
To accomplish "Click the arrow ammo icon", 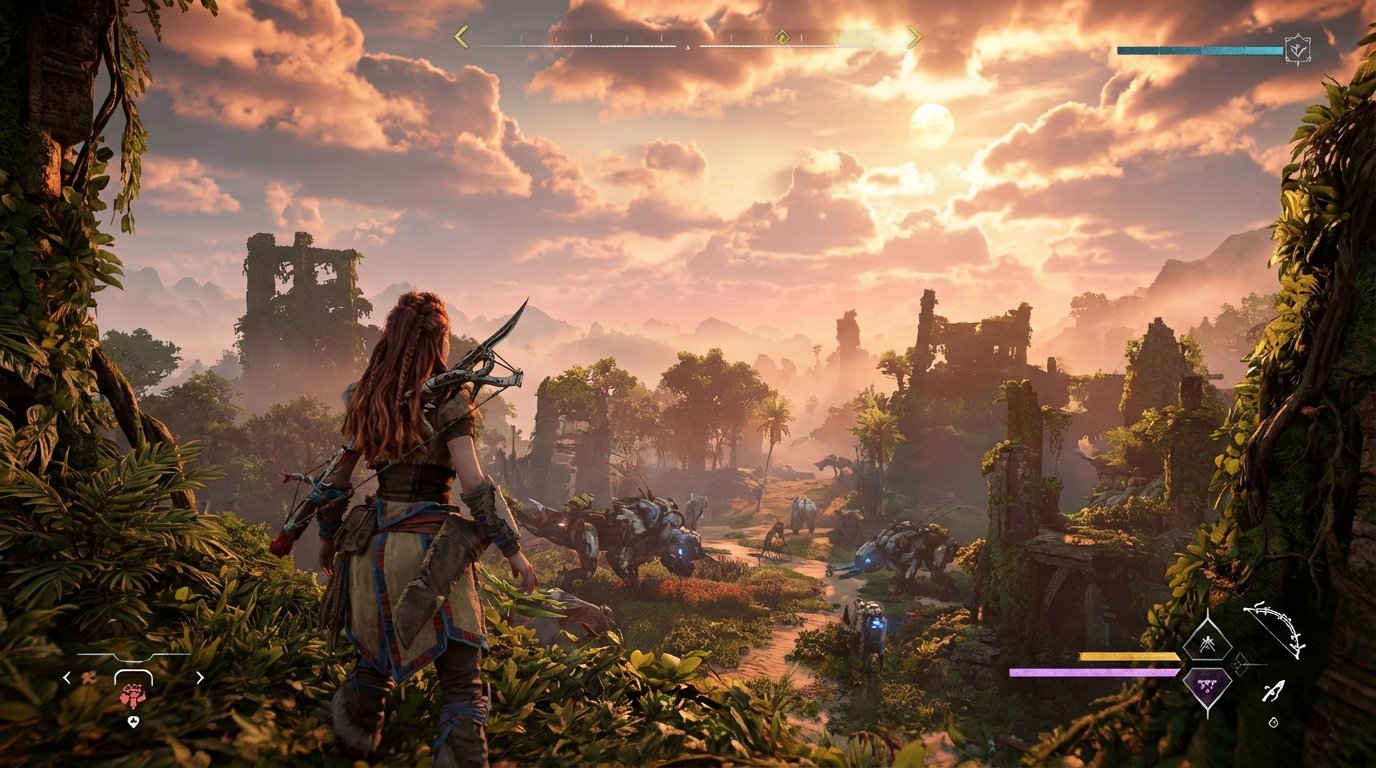I will point(1275,690).
